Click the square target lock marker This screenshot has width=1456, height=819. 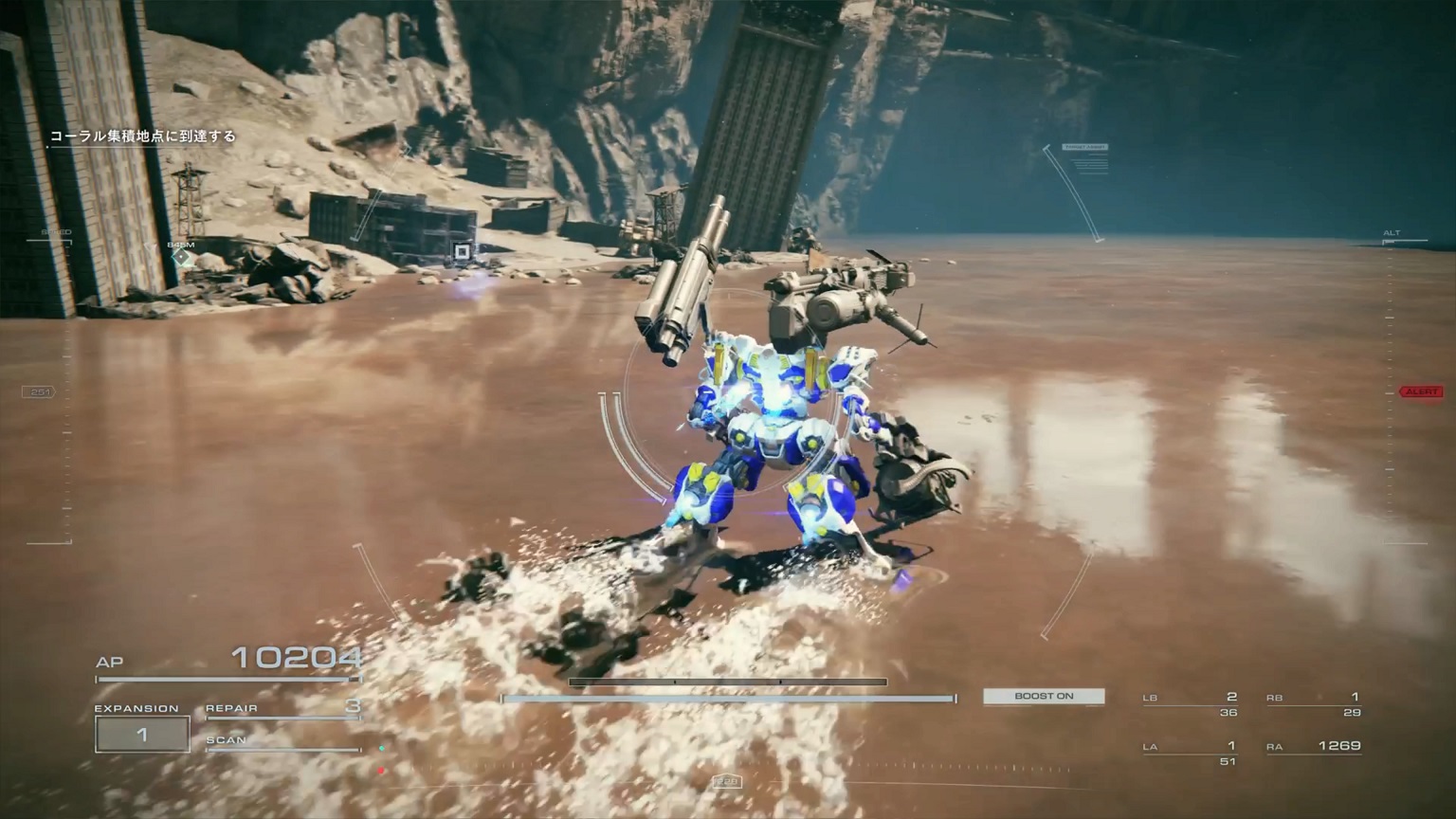point(462,251)
